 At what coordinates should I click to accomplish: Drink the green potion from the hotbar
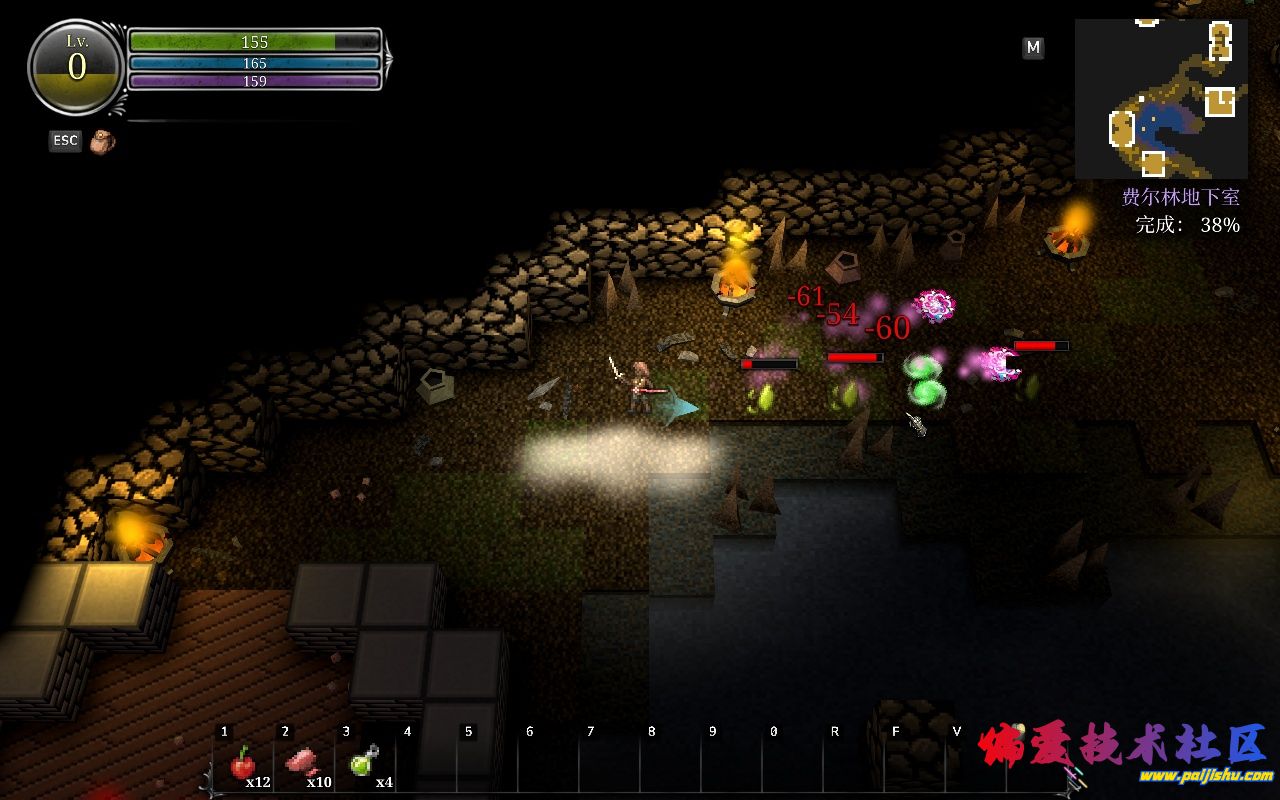click(x=363, y=763)
